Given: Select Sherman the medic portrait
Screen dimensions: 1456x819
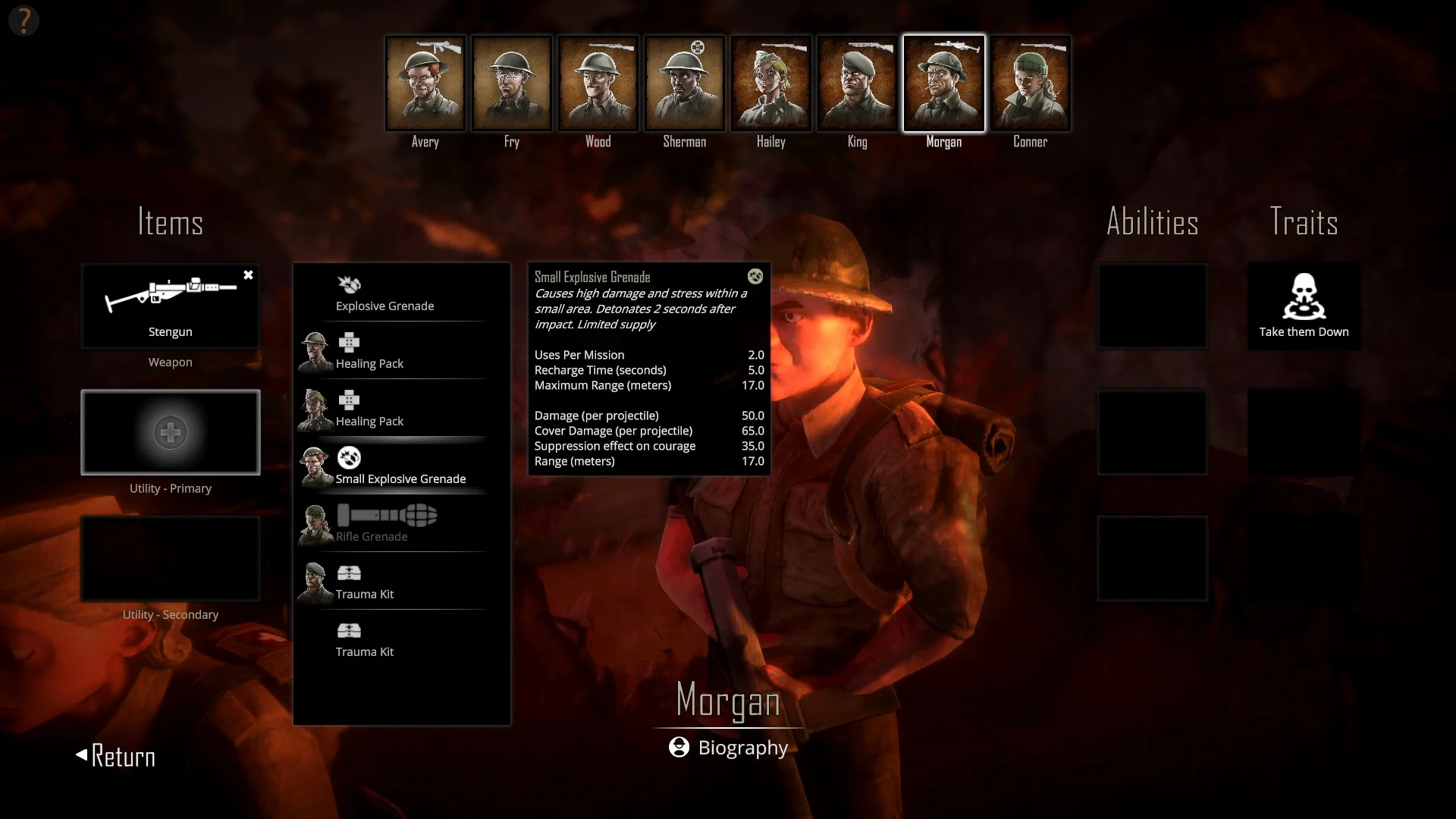Looking at the screenshot, I should 684,84.
